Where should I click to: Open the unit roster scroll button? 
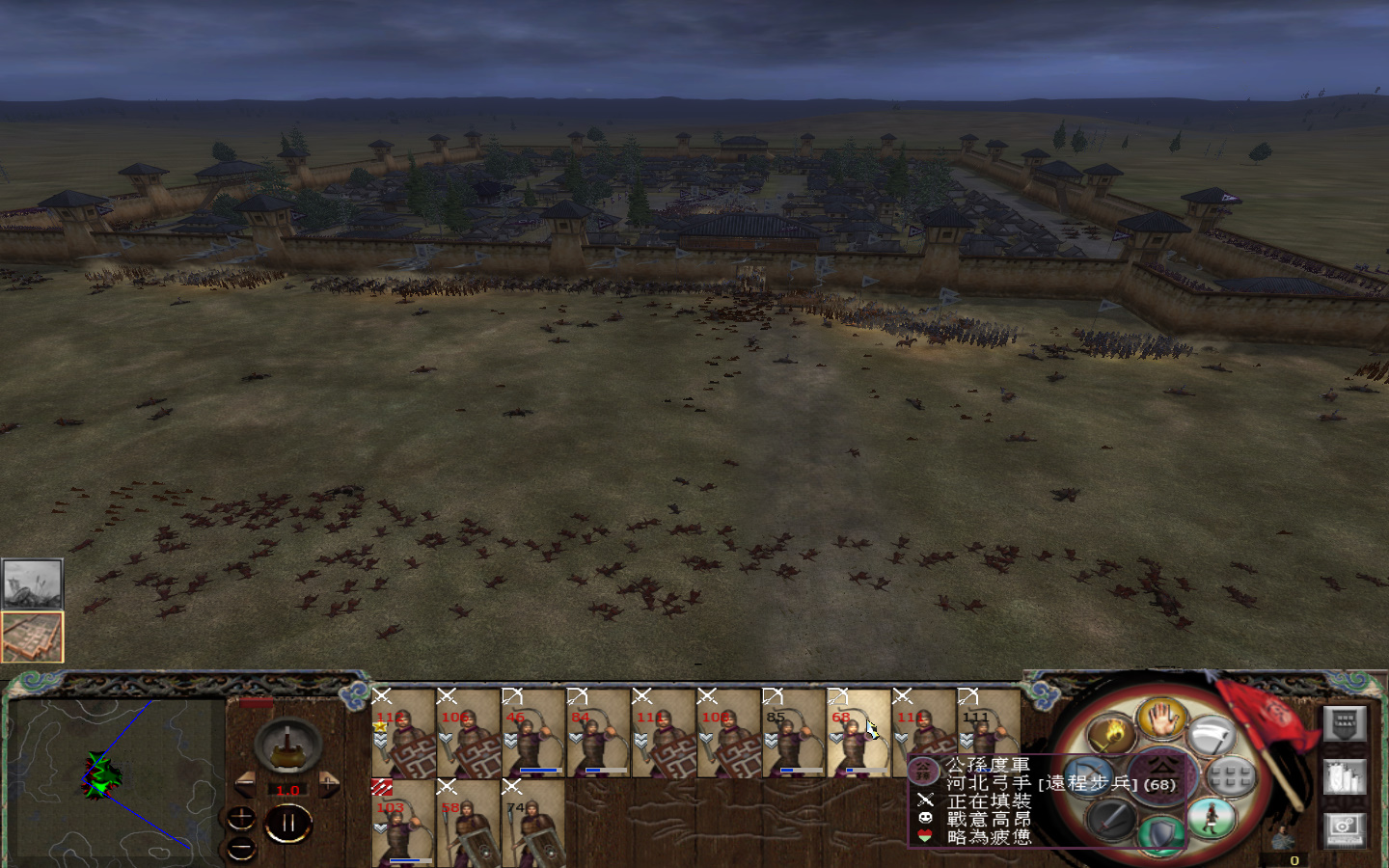[1345, 775]
